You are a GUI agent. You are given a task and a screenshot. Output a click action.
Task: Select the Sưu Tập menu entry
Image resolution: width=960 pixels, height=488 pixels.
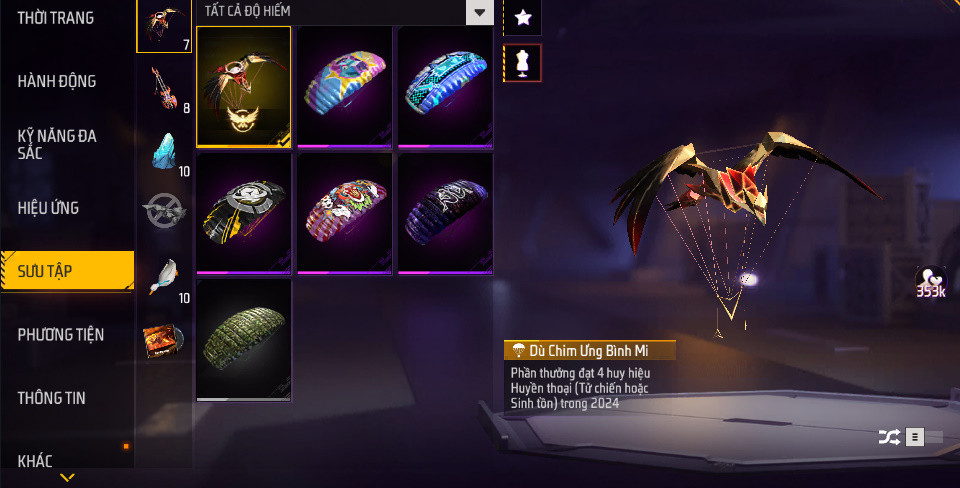point(67,270)
